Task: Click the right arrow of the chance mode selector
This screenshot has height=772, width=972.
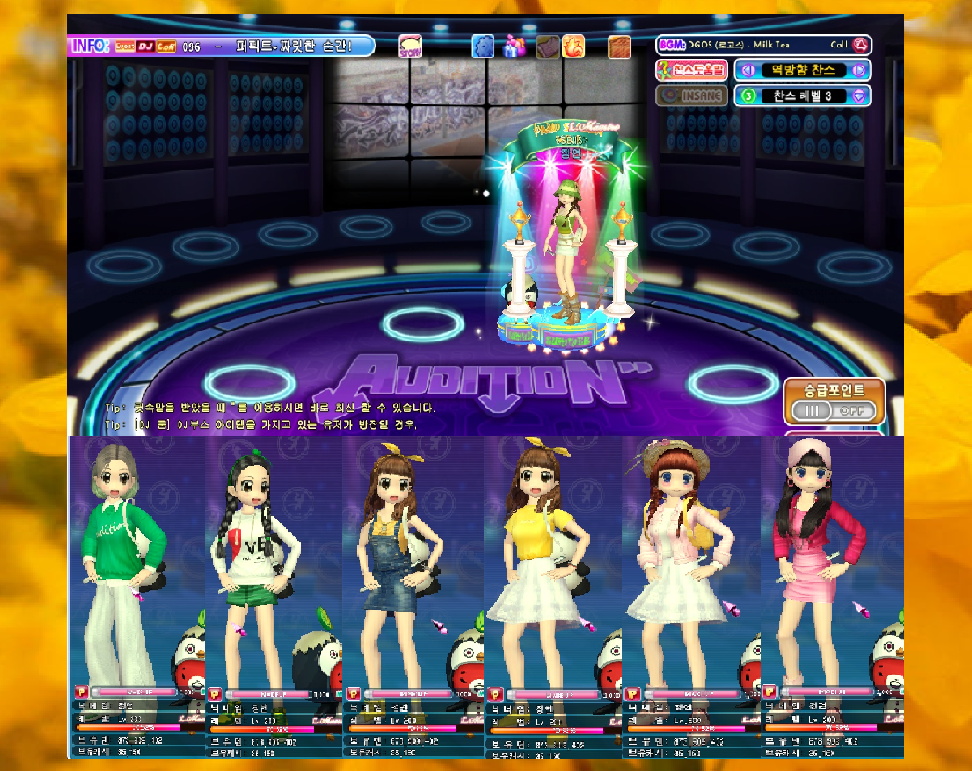Action: pyautogui.click(x=858, y=70)
